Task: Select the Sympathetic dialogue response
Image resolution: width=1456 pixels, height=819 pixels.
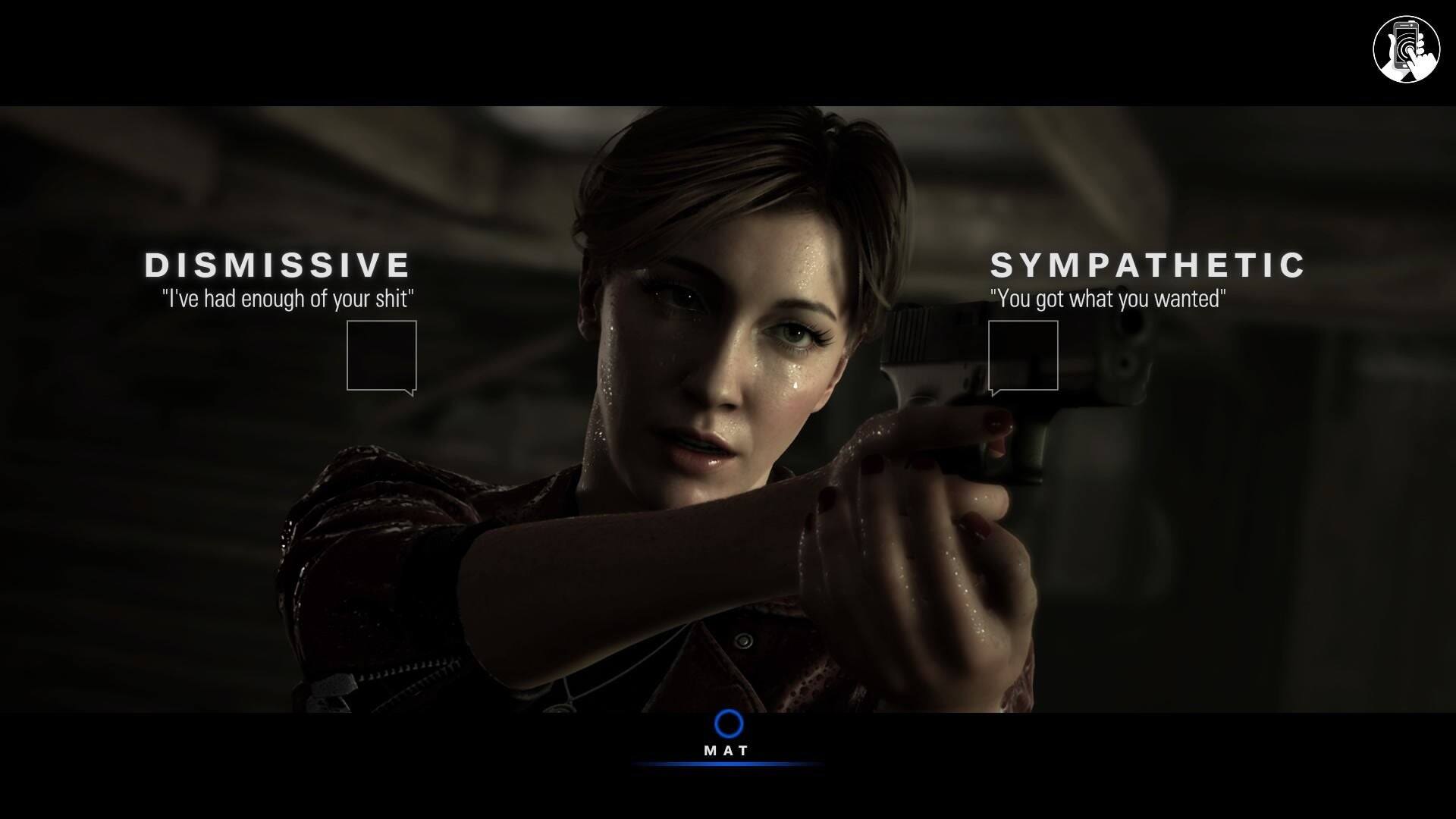Action: [1023, 356]
